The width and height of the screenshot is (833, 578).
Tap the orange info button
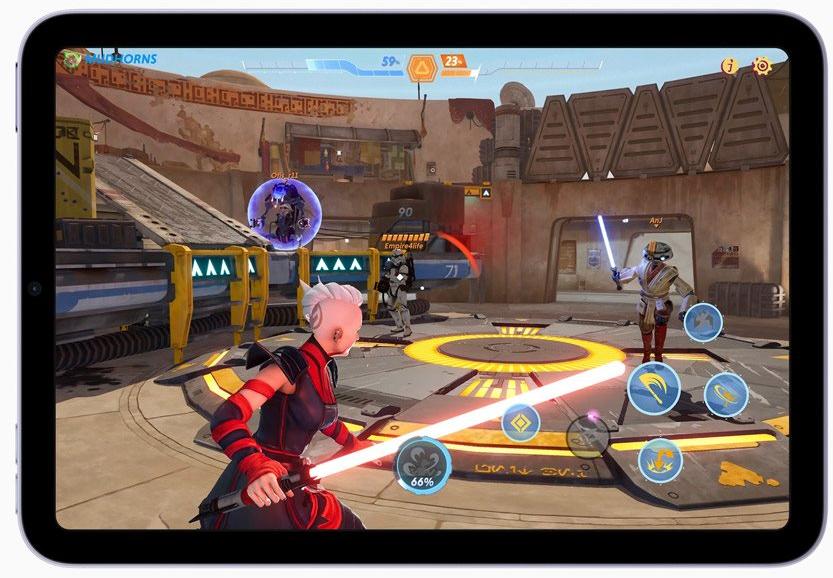tap(730, 66)
